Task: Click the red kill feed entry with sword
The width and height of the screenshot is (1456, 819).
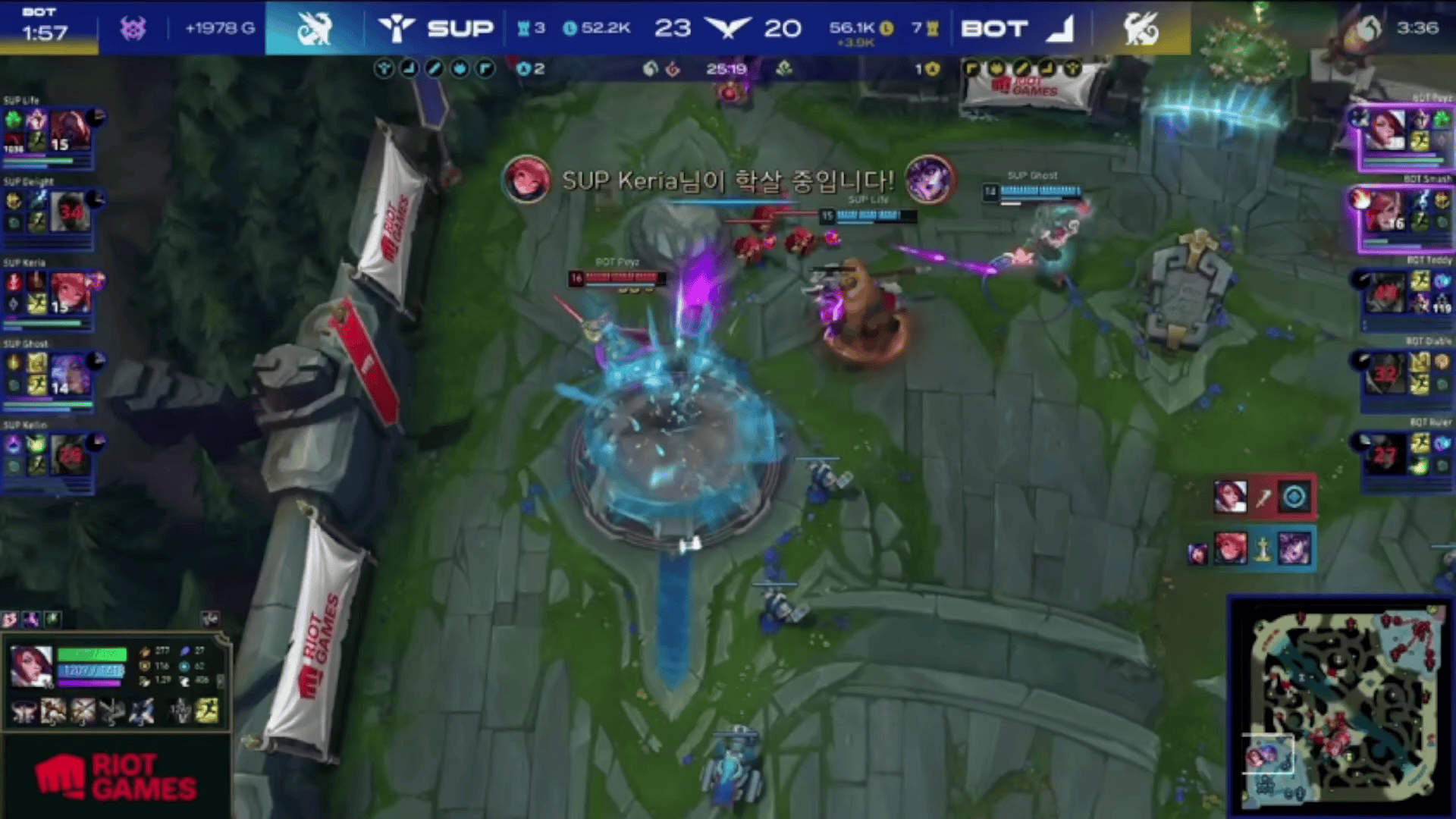Action: (1263, 497)
